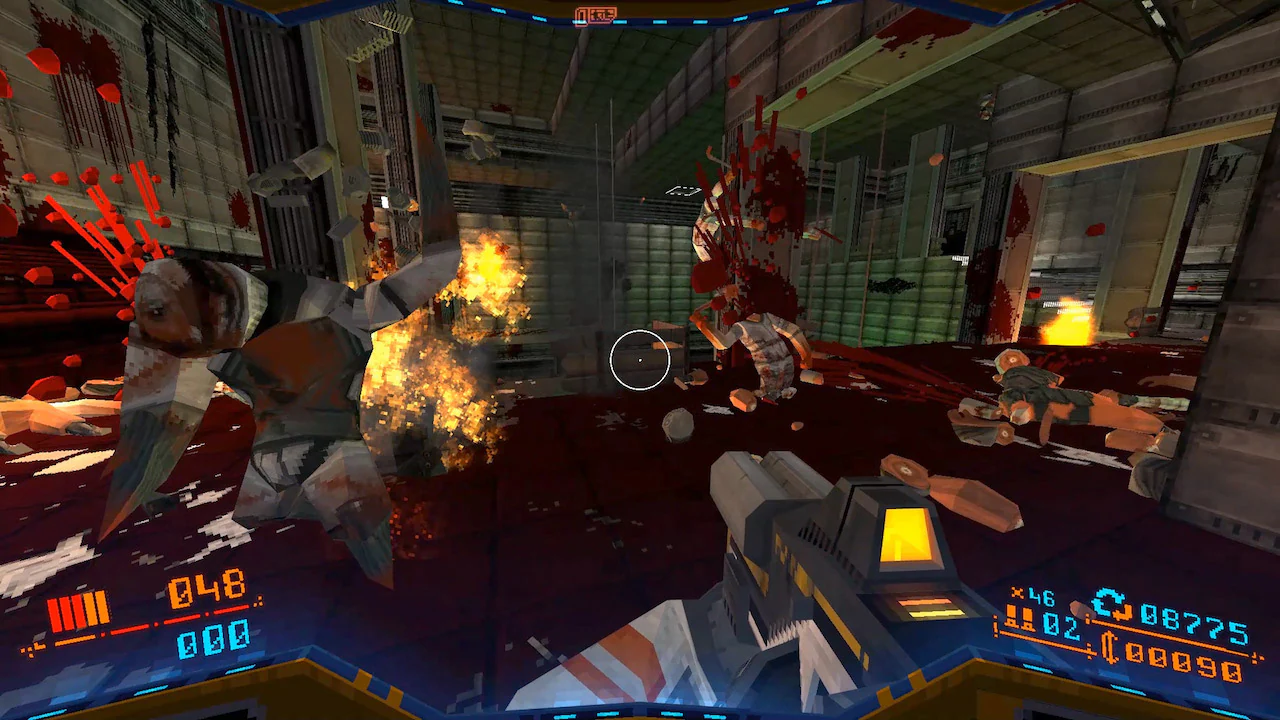Expand the top visor status strip

tap(640, 14)
